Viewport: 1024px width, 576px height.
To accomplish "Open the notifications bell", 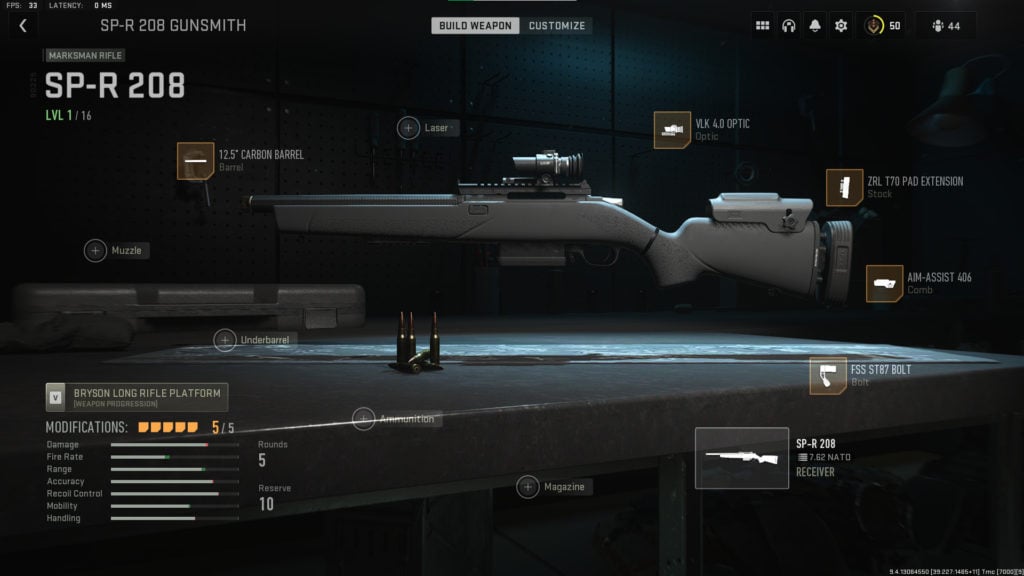I will [x=814, y=26].
